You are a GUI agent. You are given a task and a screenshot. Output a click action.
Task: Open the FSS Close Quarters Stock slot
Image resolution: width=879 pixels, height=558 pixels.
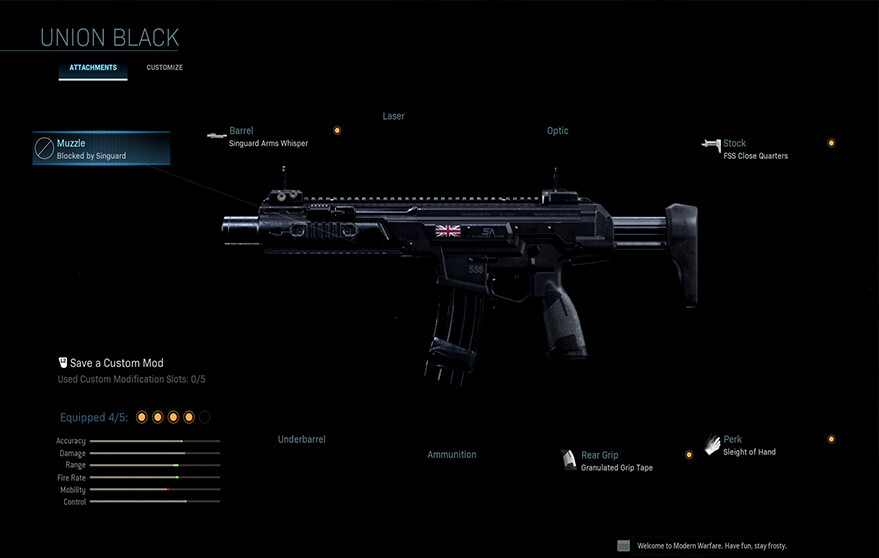754,149
